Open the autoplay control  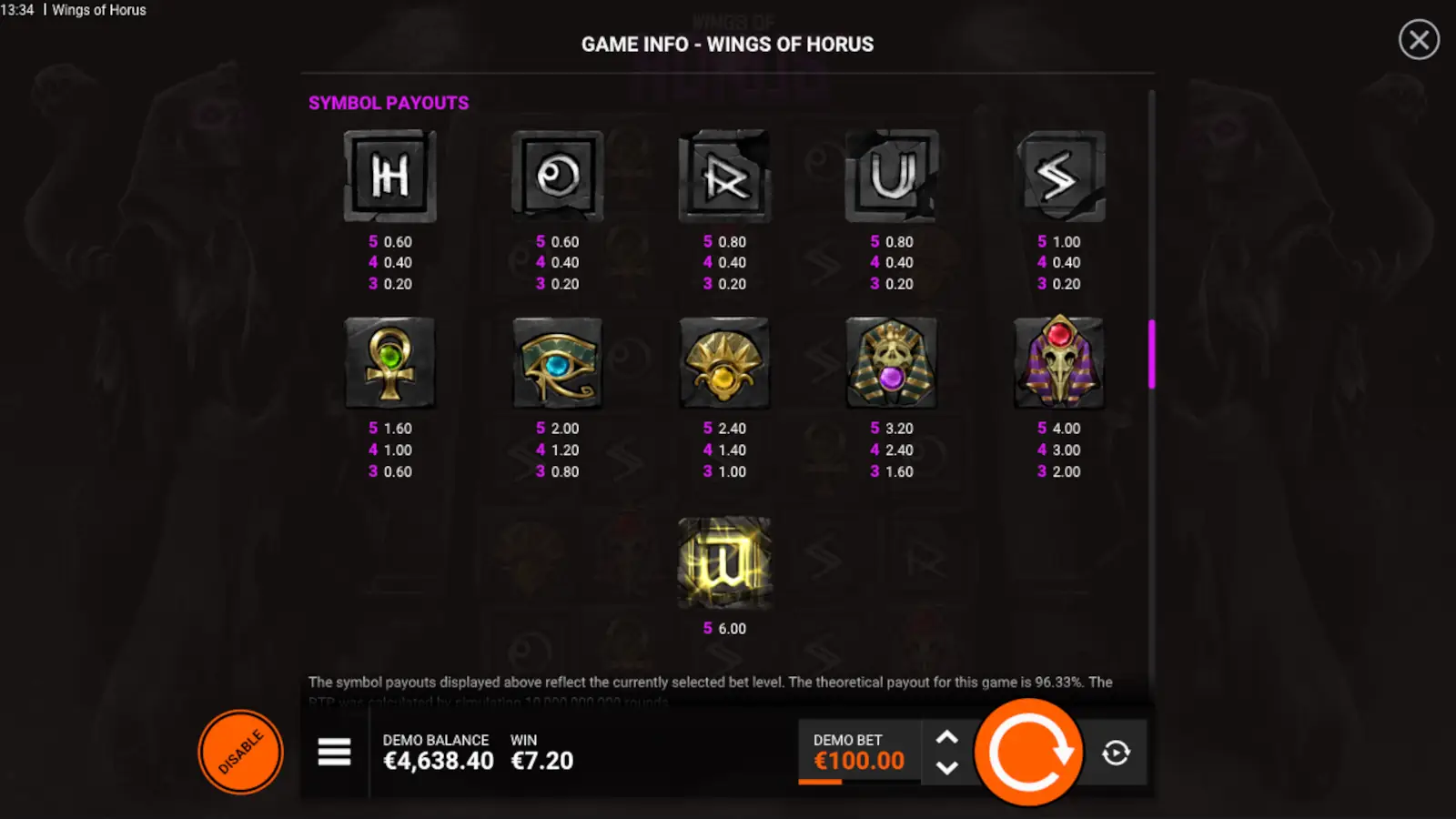pyautogui.click(x=1117, y=753)
